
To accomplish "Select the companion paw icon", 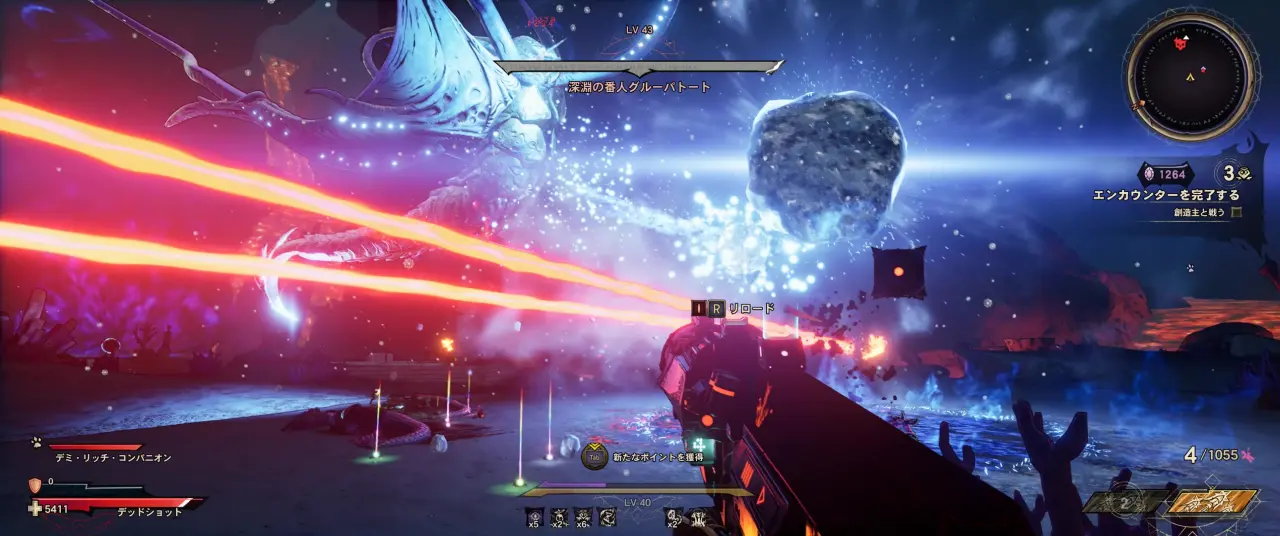I will coord(34,442).
